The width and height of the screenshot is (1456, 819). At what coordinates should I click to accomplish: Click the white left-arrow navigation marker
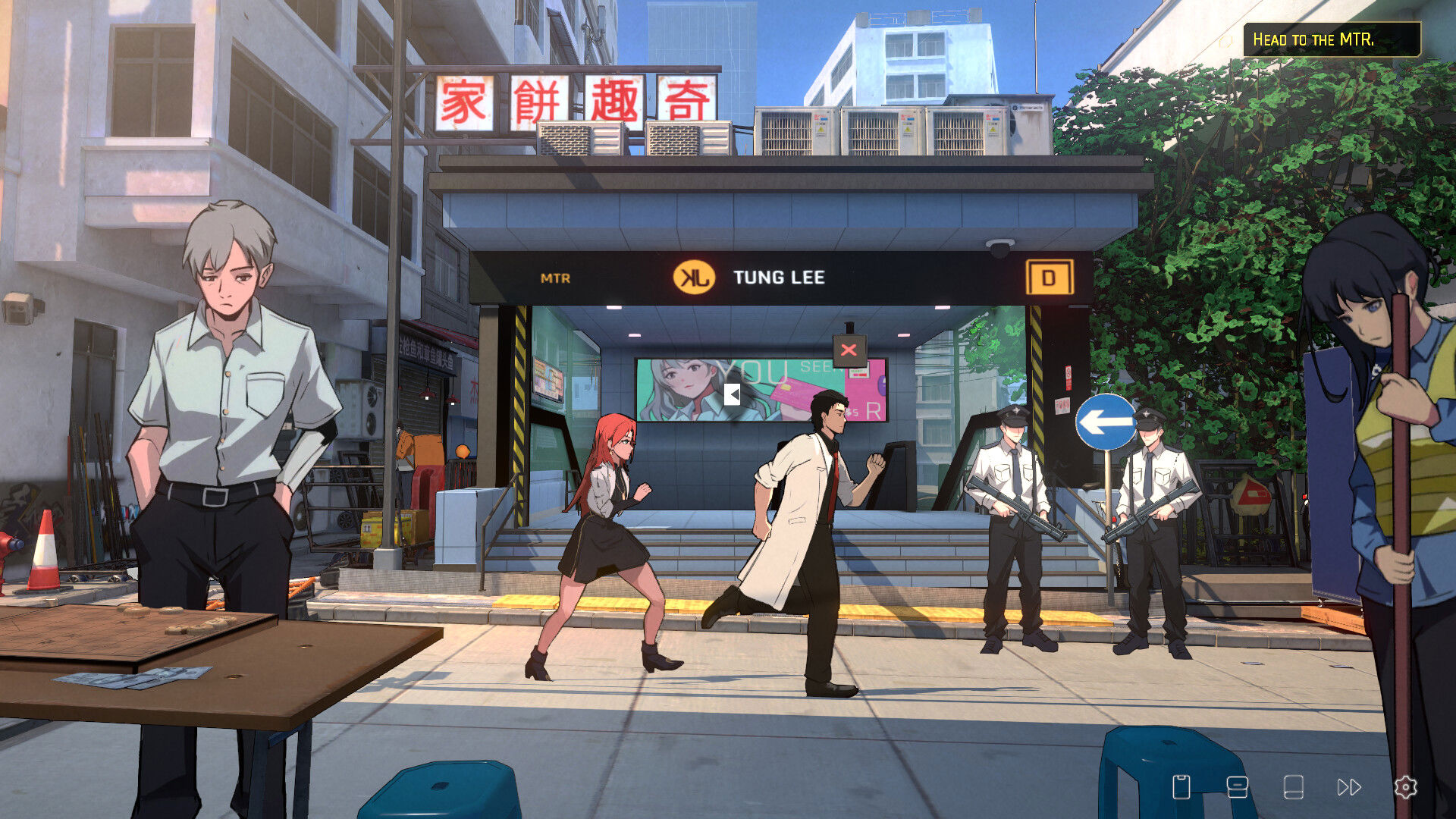coord(732,394)
